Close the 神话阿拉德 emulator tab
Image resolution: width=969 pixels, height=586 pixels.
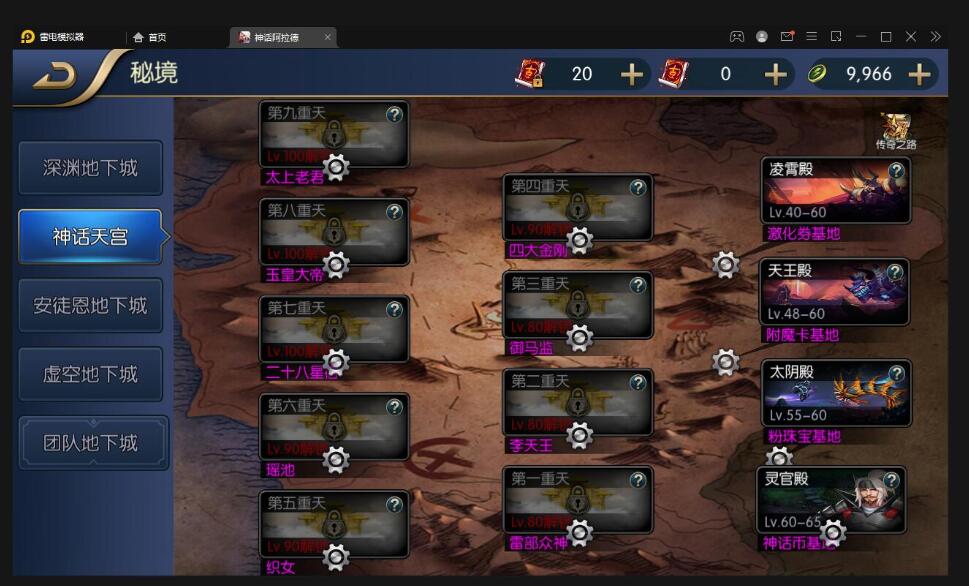point(327,37)
